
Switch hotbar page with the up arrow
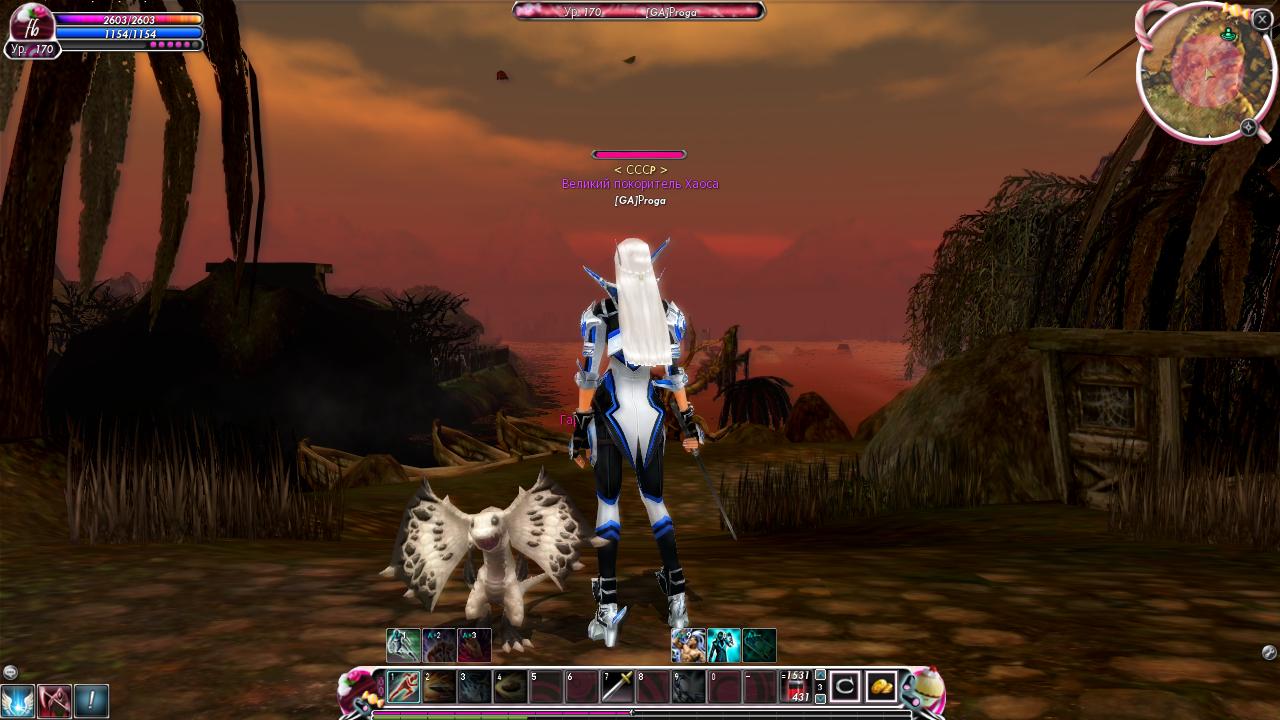(x=821, y=675)
